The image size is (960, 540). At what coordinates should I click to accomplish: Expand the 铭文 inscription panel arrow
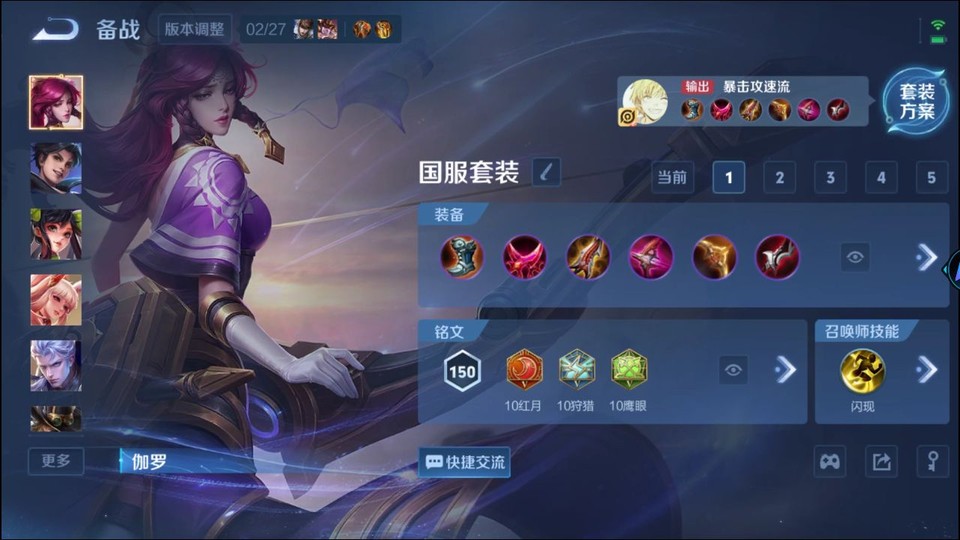786,370
